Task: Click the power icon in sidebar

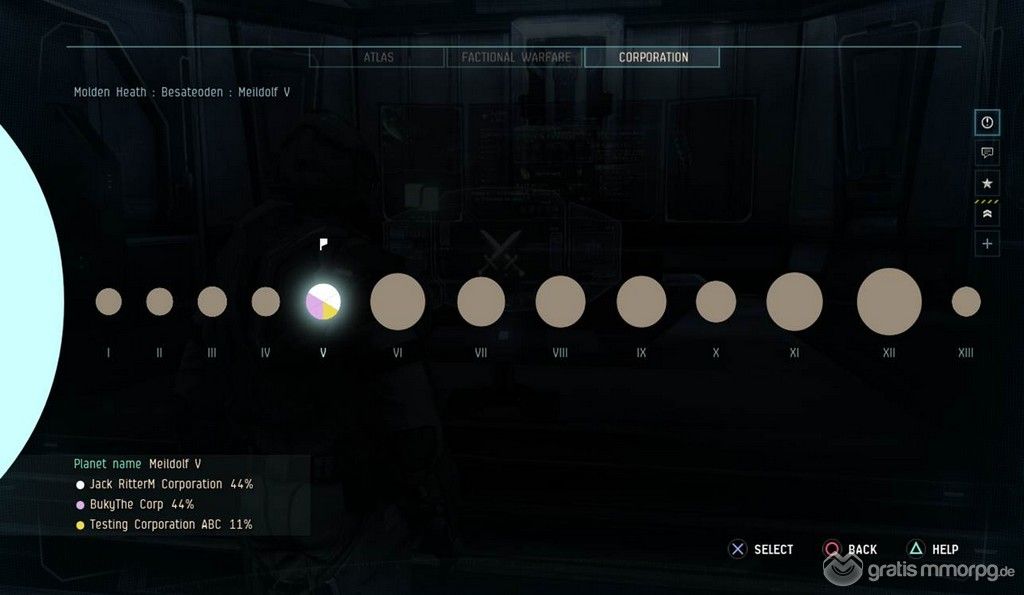Action: pyautogui.click(x=987, y=122)
